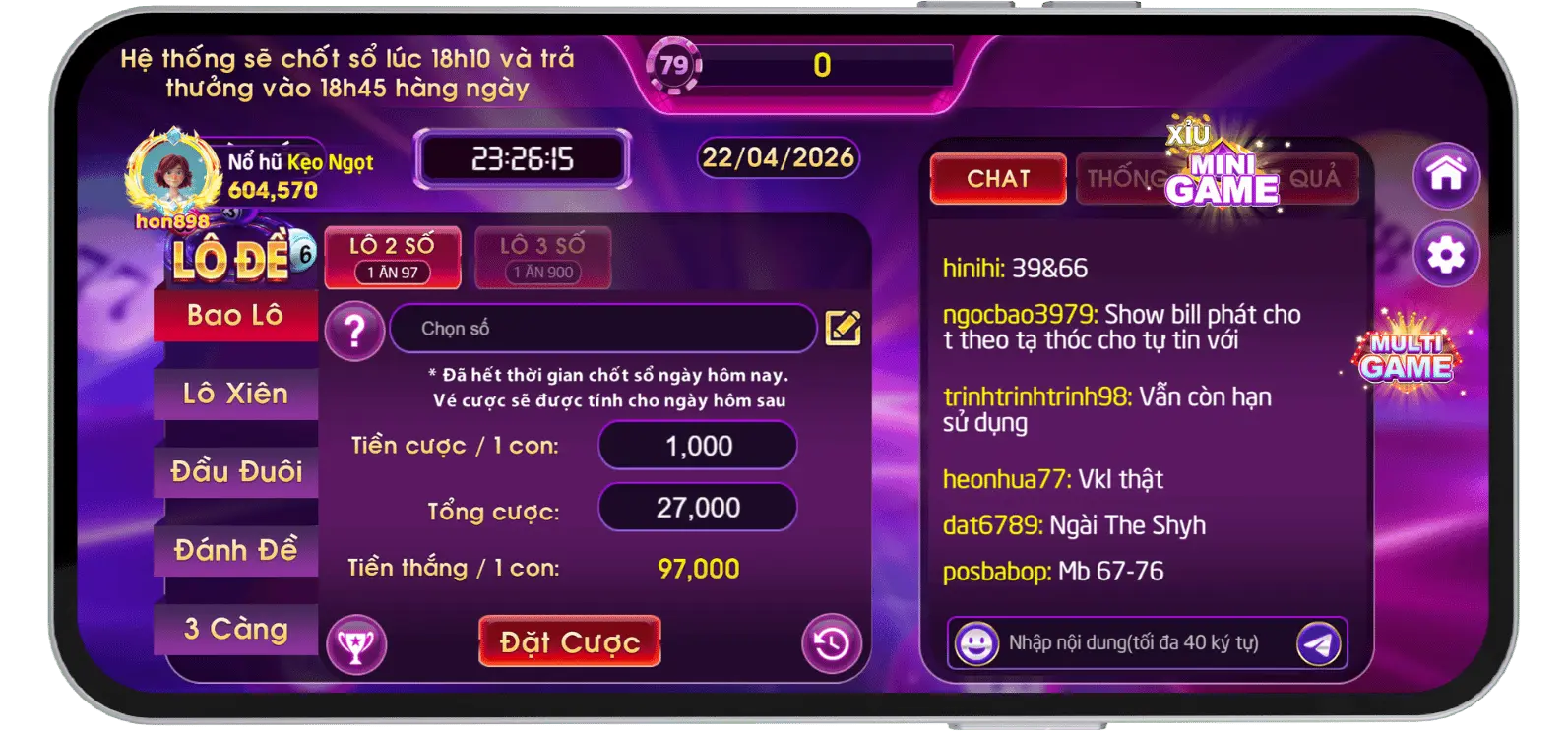Open the 3 Càng option

coord(236,628)
